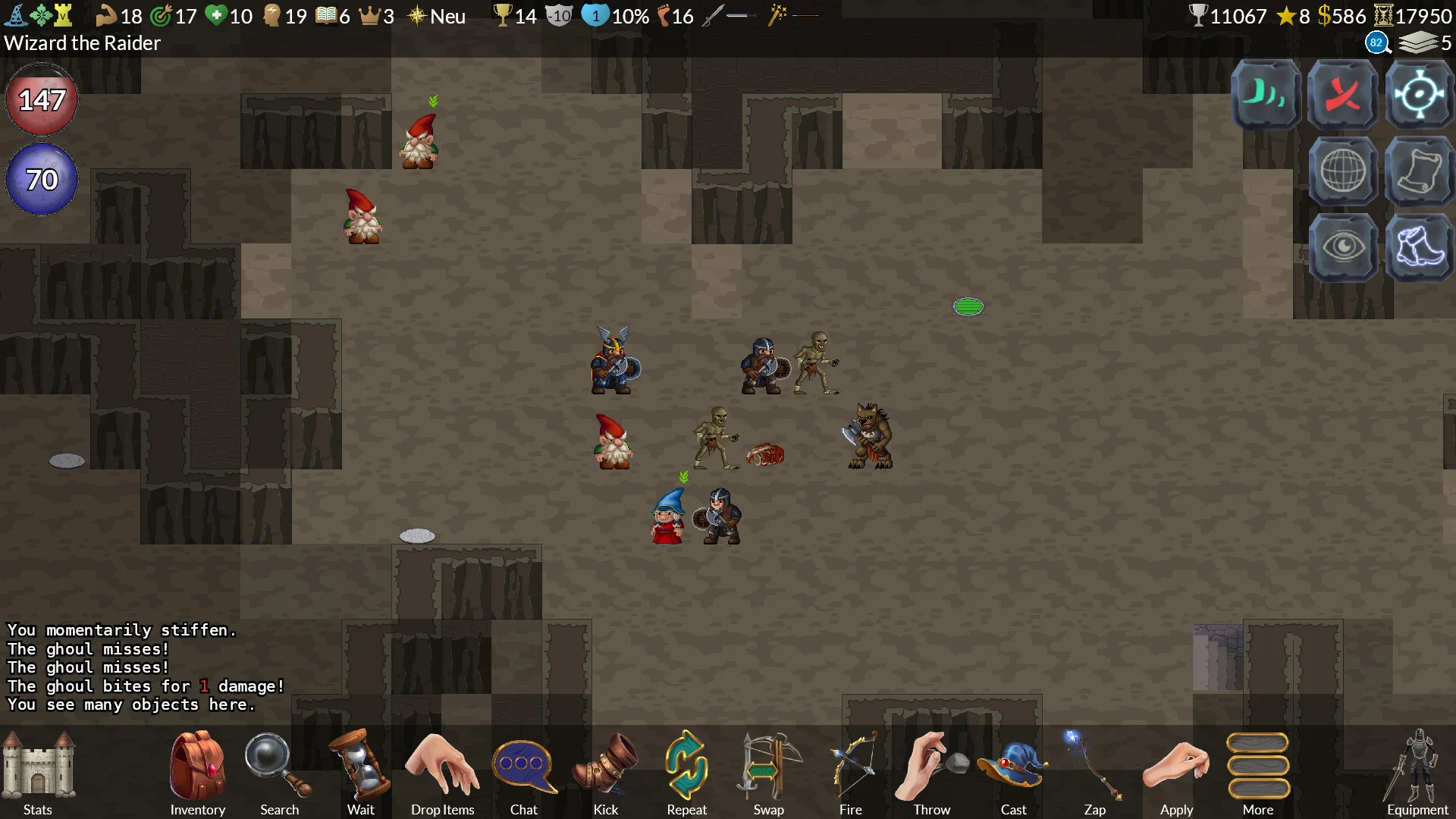Choose the Throw action

(931, 767)
